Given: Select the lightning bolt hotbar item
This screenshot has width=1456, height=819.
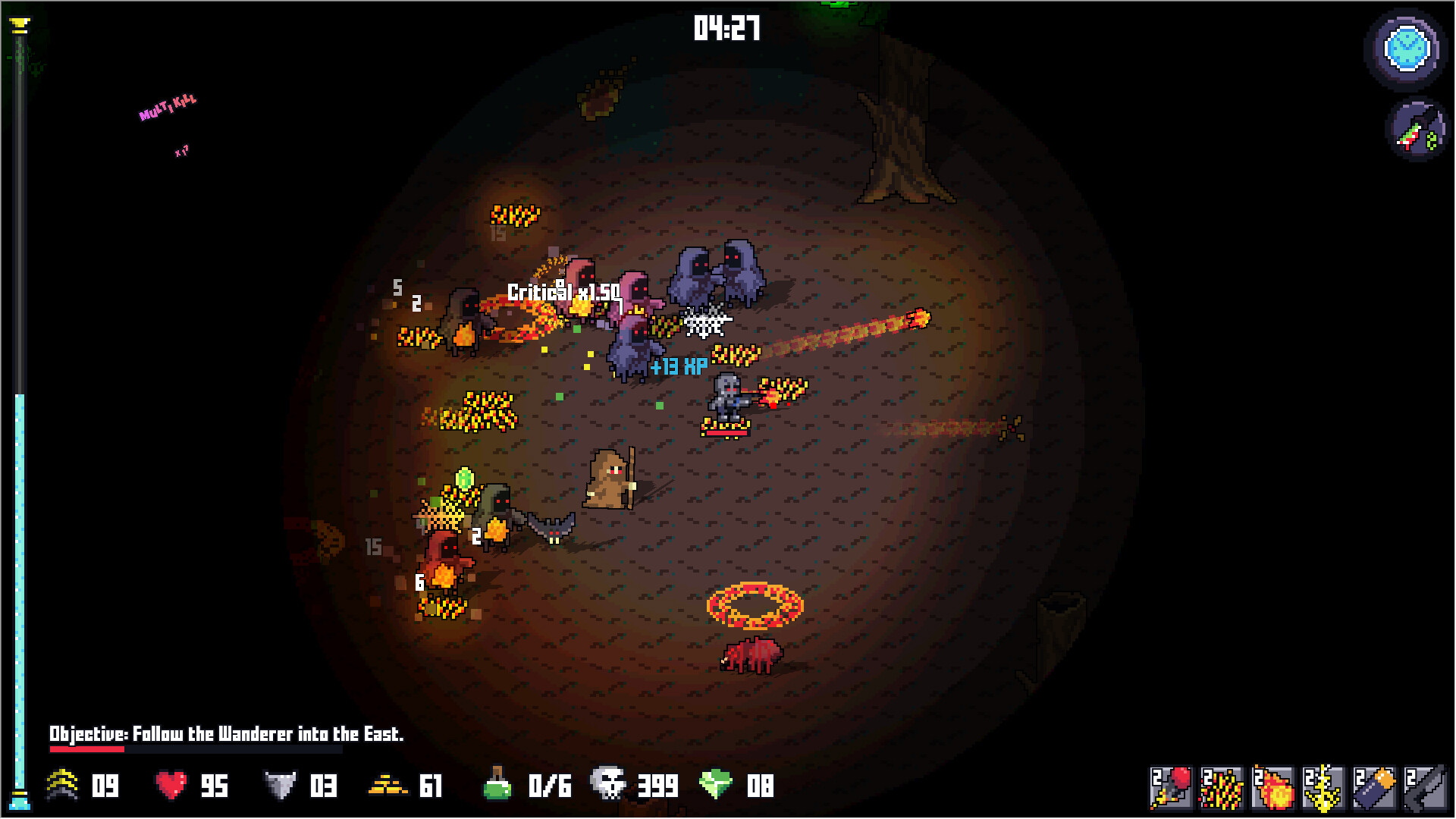Looking at the screenshot, I should 1324,789.
